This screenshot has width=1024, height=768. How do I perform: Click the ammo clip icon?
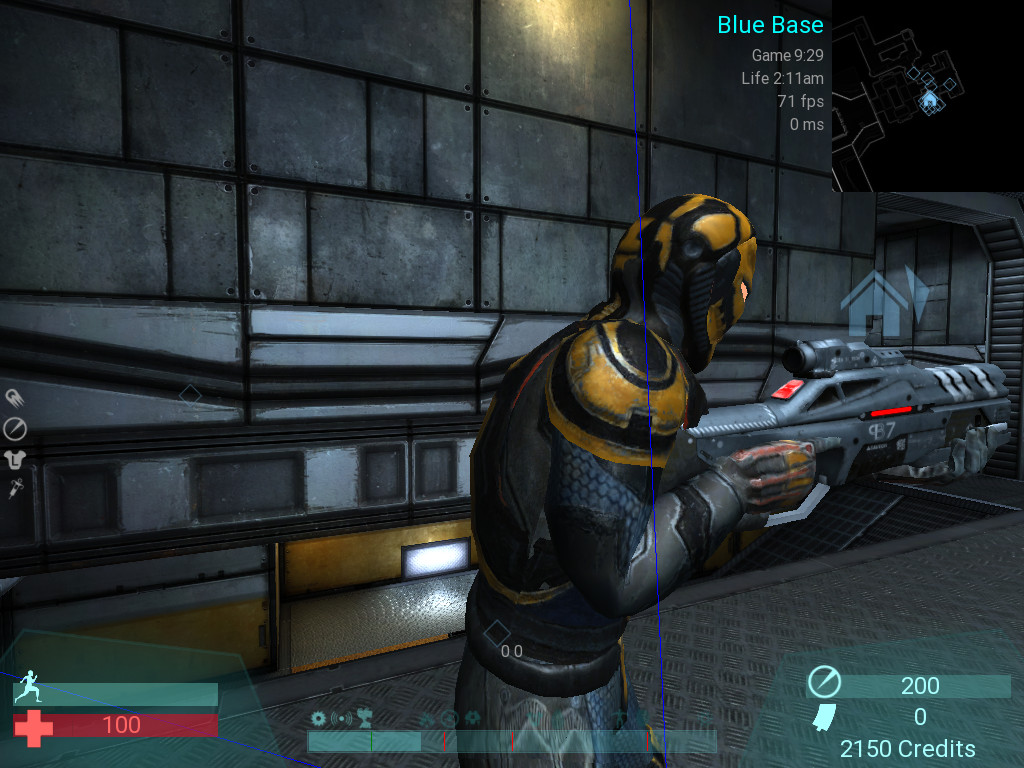point(822,716)
